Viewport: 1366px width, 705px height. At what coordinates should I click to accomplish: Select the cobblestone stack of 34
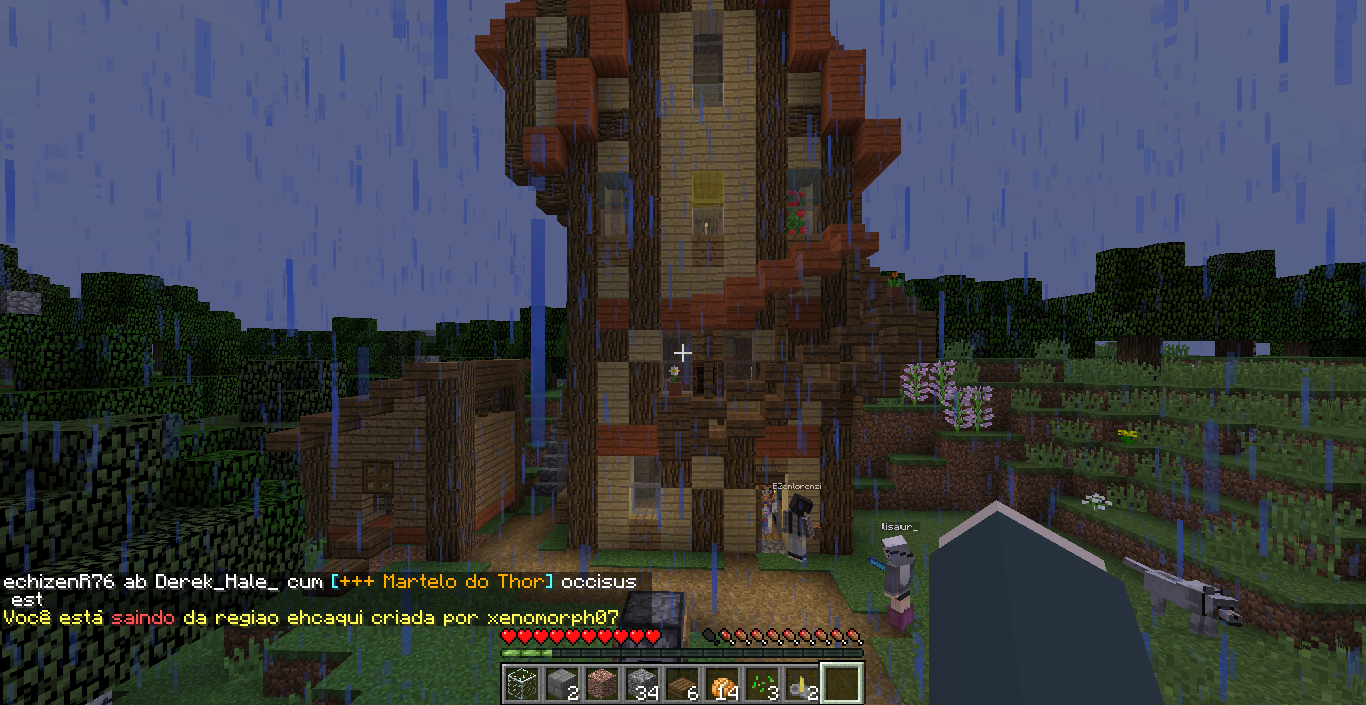click(x=640, y=684)
